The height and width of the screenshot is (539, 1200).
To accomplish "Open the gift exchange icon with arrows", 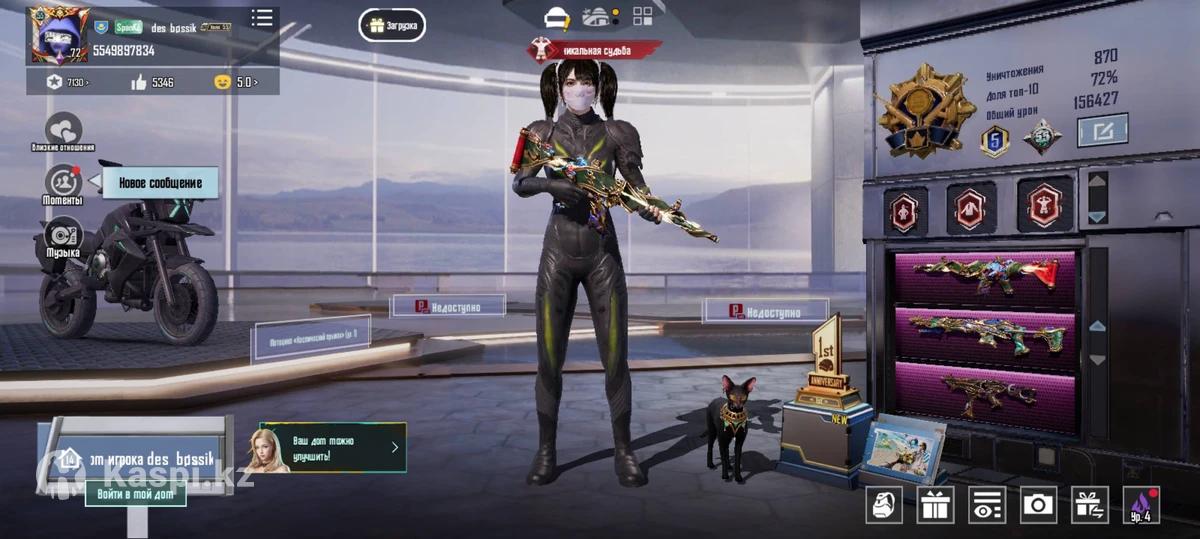I will 1089,505.
